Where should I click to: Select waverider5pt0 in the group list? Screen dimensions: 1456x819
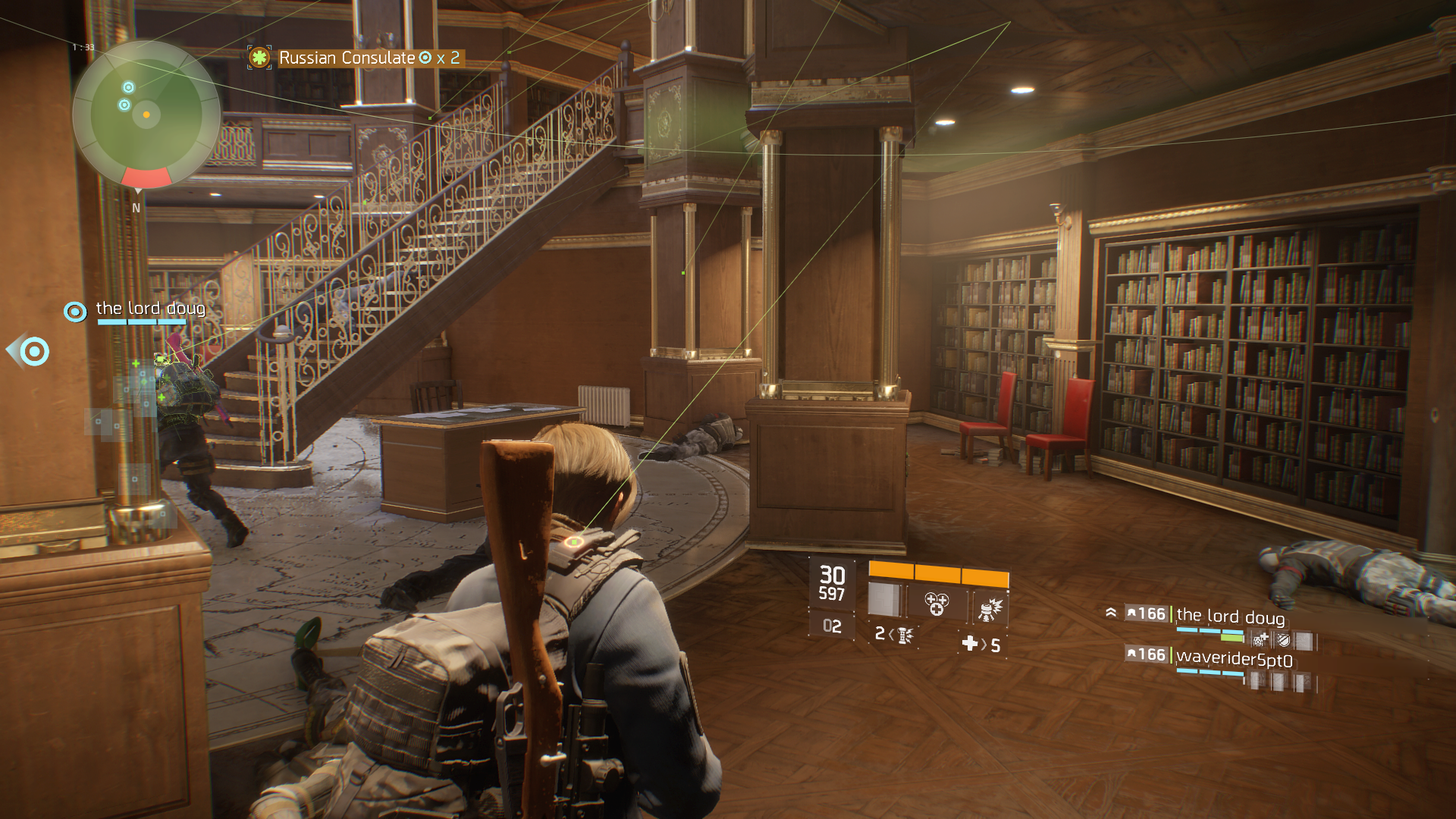pyautogui.click(x=1234, y=659)
